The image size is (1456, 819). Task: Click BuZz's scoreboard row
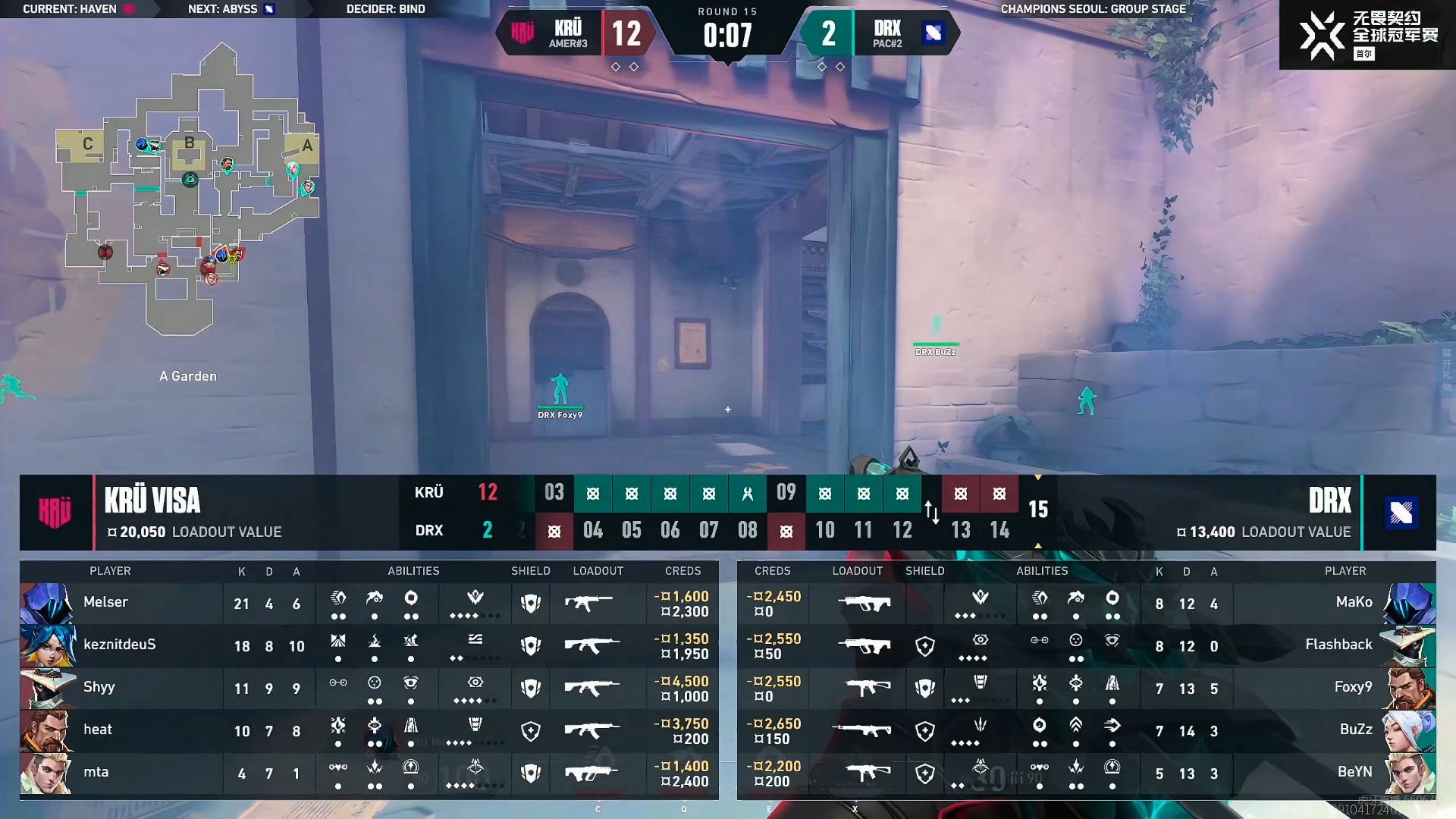[1086, 731]
